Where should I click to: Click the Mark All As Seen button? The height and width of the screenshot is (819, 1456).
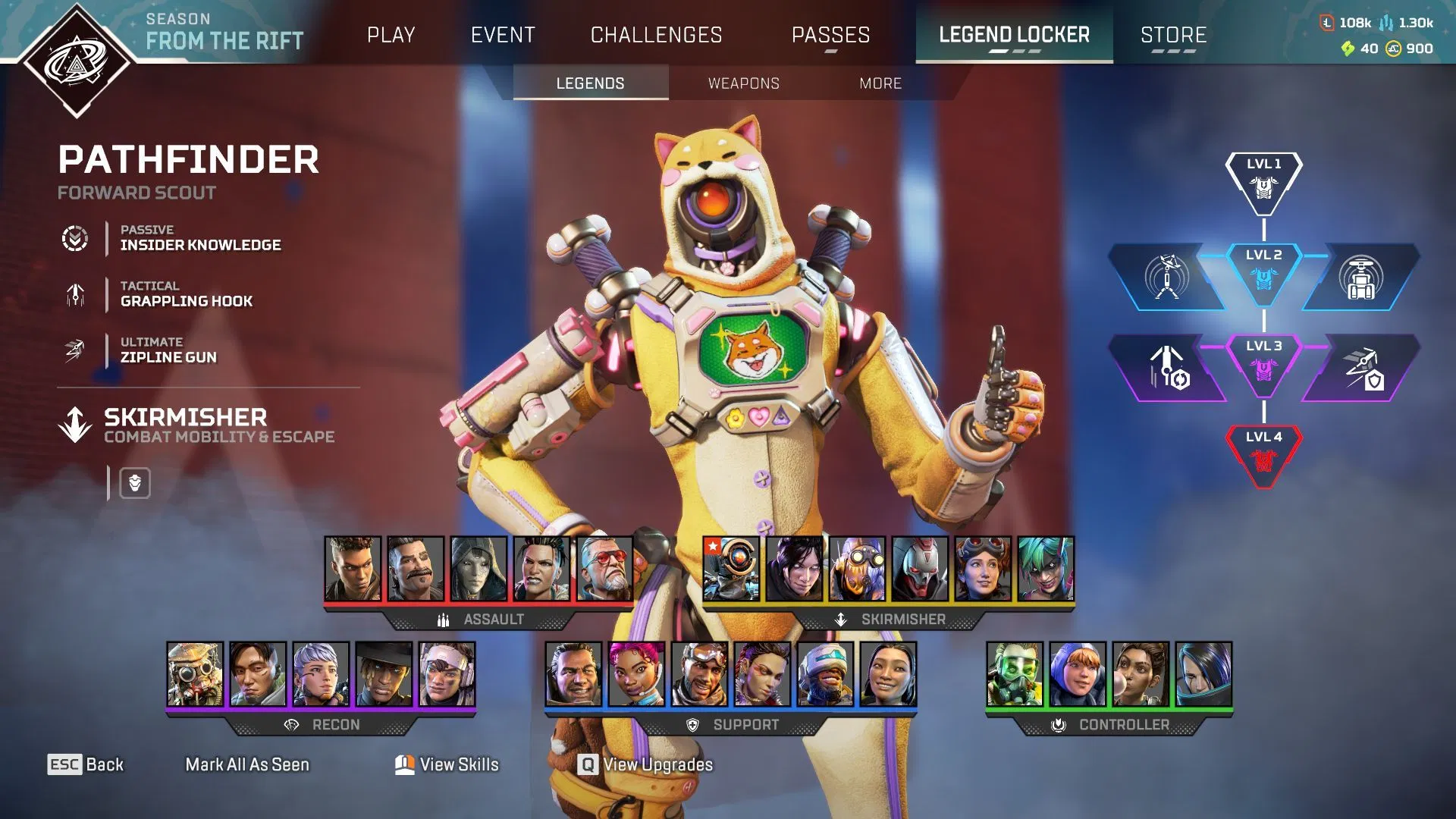(x=246, y=764)
